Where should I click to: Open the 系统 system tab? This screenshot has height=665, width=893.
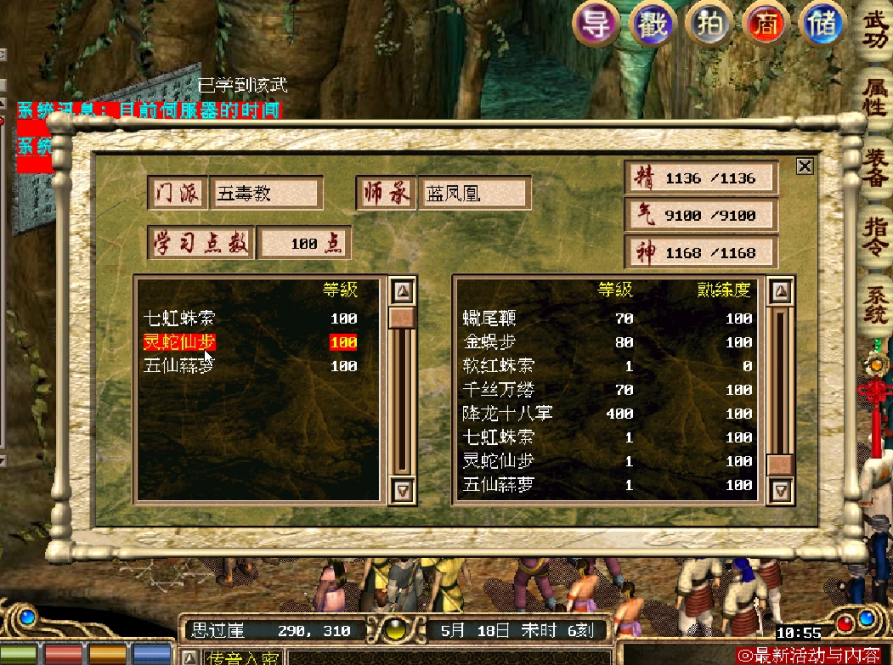point(875,302)
